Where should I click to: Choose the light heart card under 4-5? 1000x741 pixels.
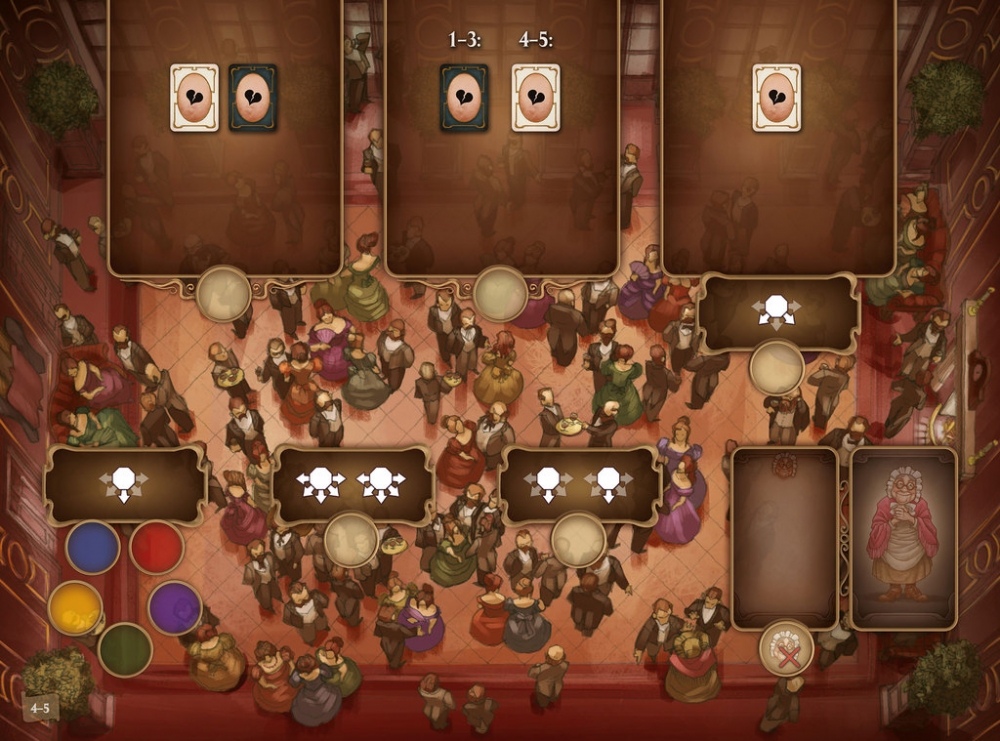tap(536, 98)
